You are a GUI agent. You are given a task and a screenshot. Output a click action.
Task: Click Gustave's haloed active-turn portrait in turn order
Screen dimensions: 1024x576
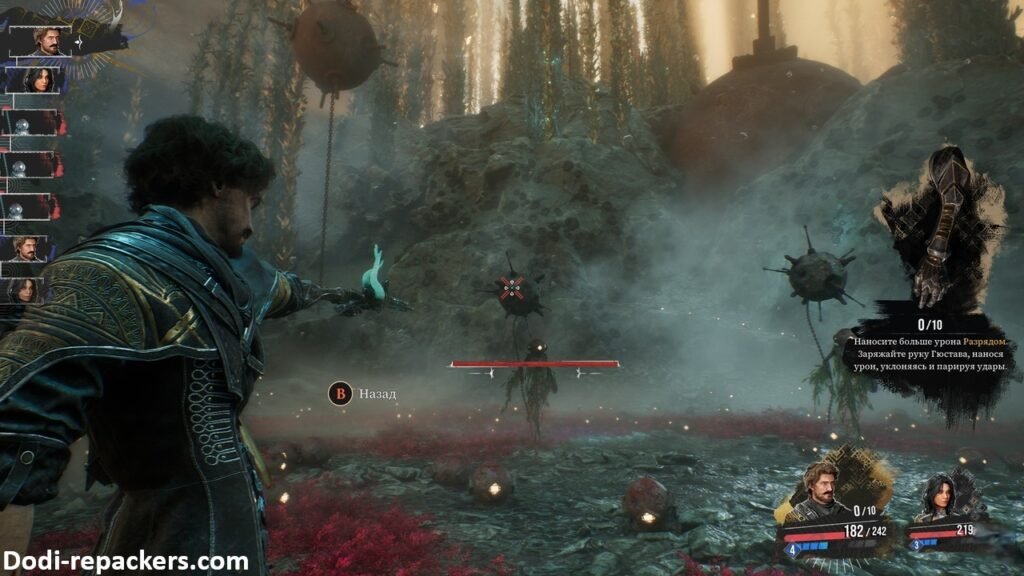coord(47,40)
